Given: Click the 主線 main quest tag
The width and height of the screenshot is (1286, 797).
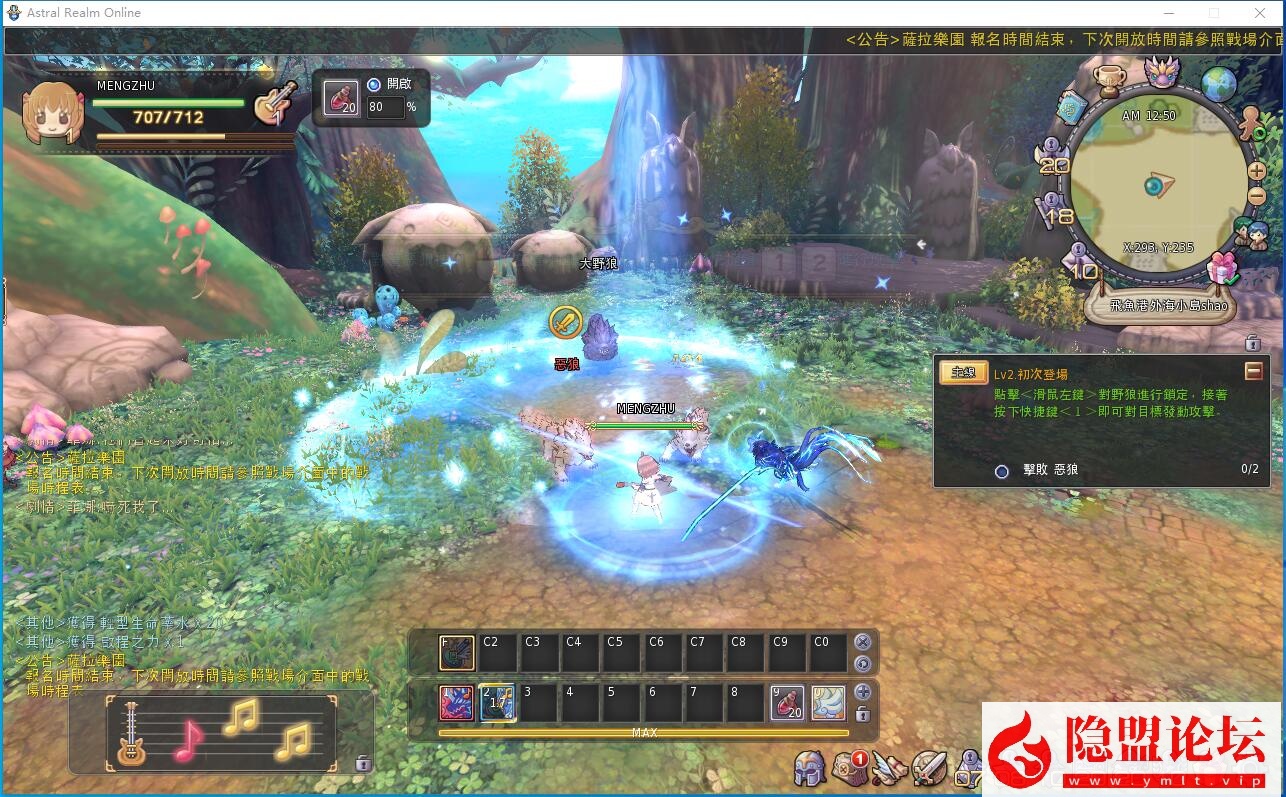Looking at the screenshot, I should pos(963,372).
